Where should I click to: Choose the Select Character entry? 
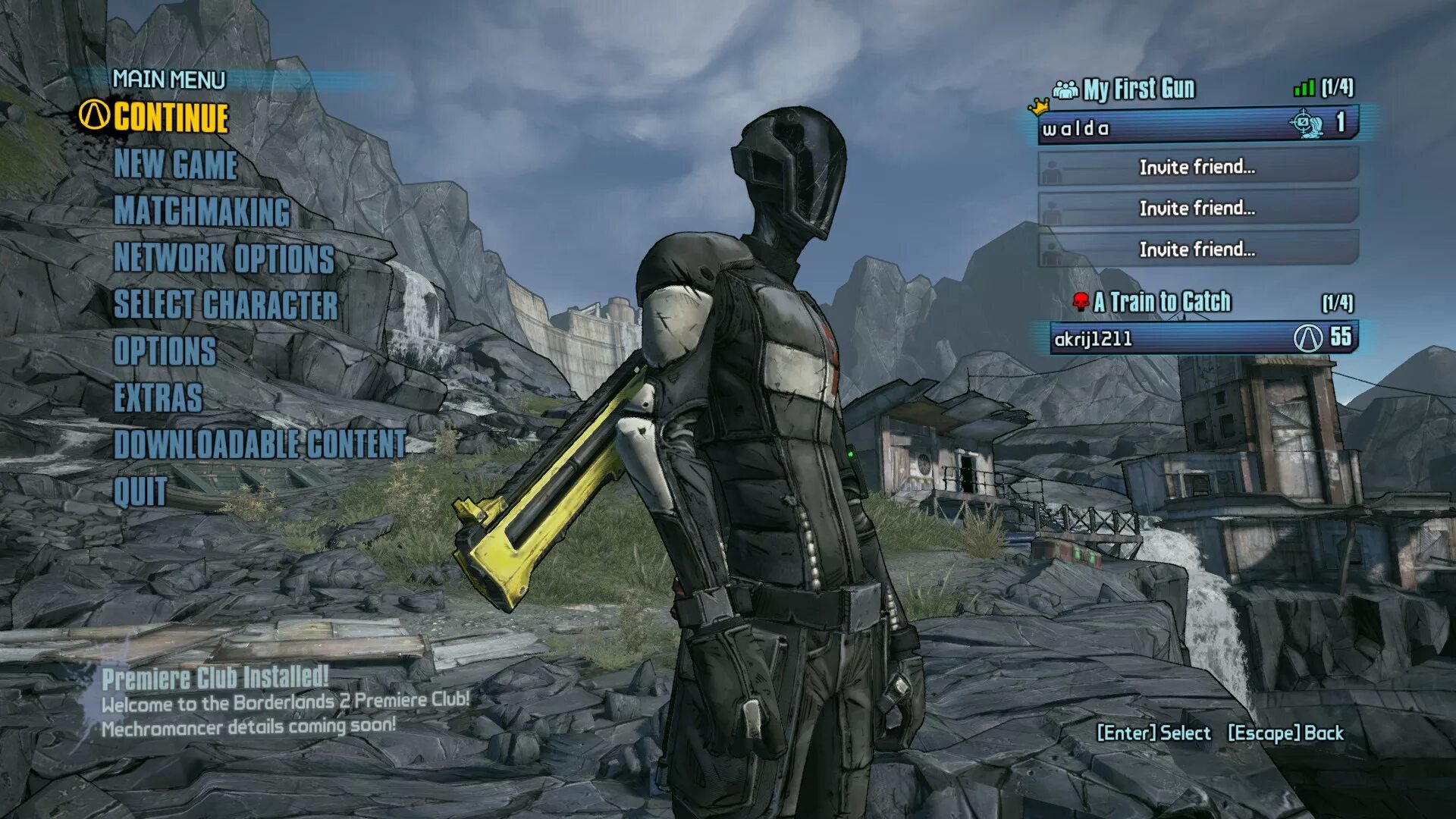[x=225, y=305]
